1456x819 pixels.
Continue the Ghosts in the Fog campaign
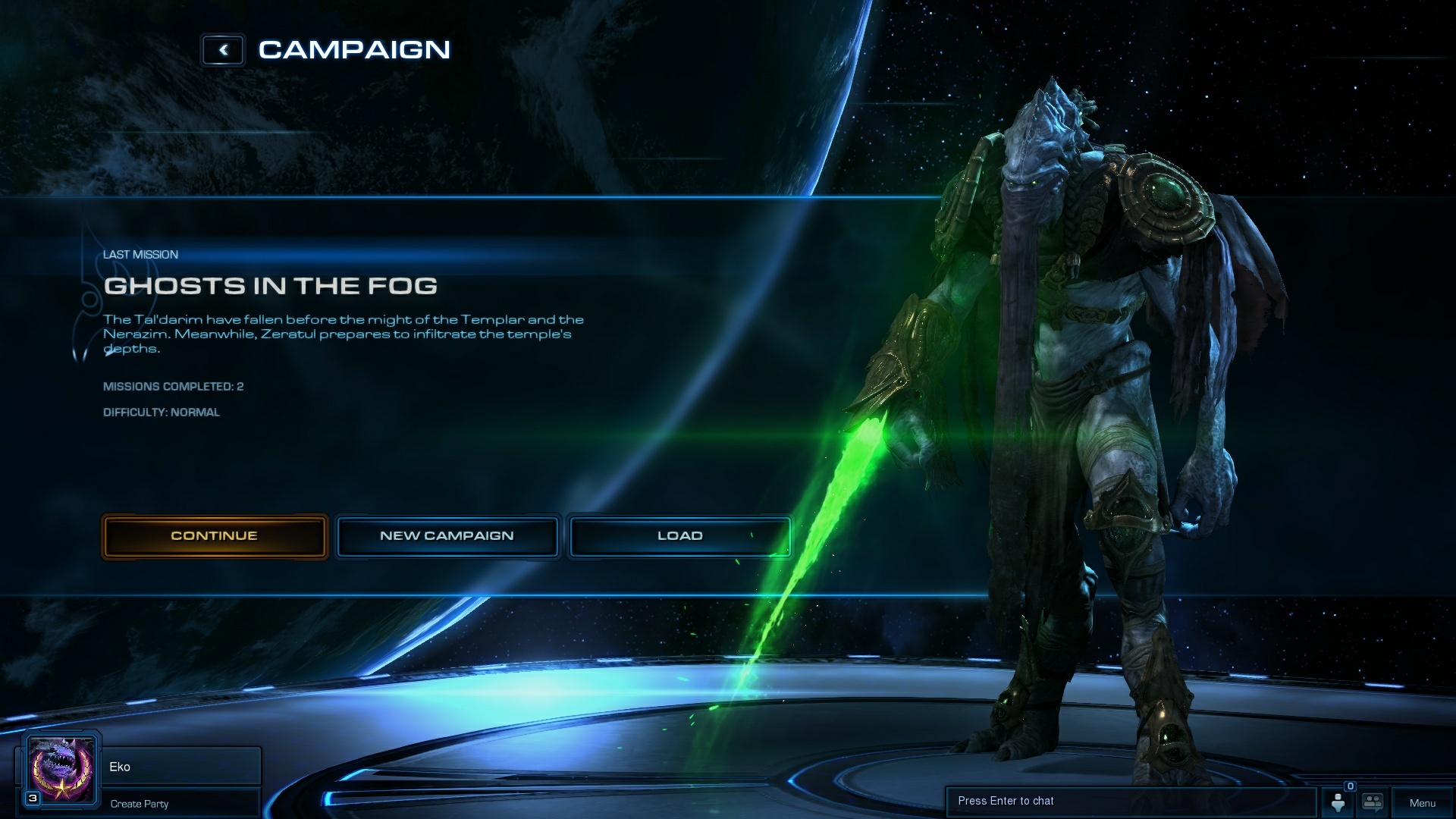[x=215, y=536]
